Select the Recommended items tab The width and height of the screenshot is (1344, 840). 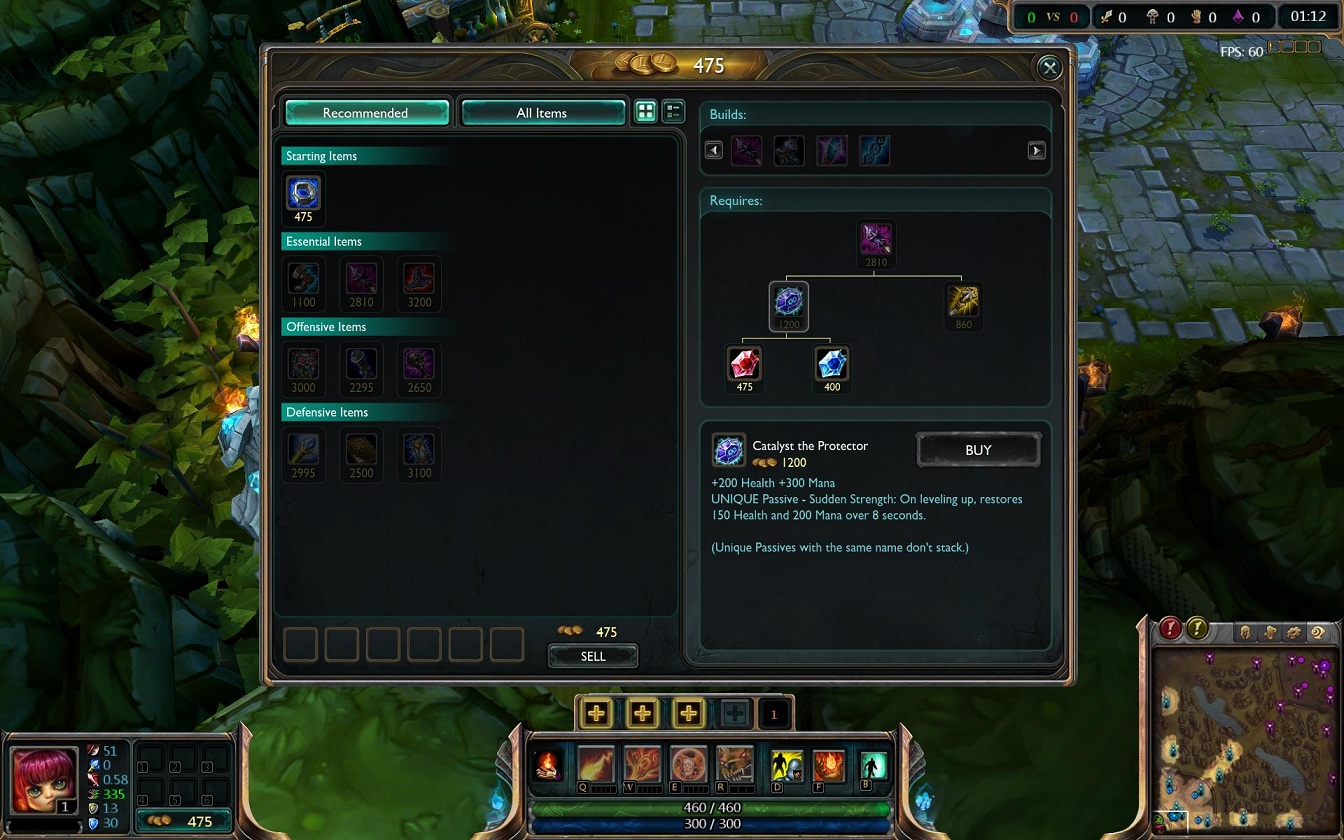pyautogui.click(x=366, y=113)
